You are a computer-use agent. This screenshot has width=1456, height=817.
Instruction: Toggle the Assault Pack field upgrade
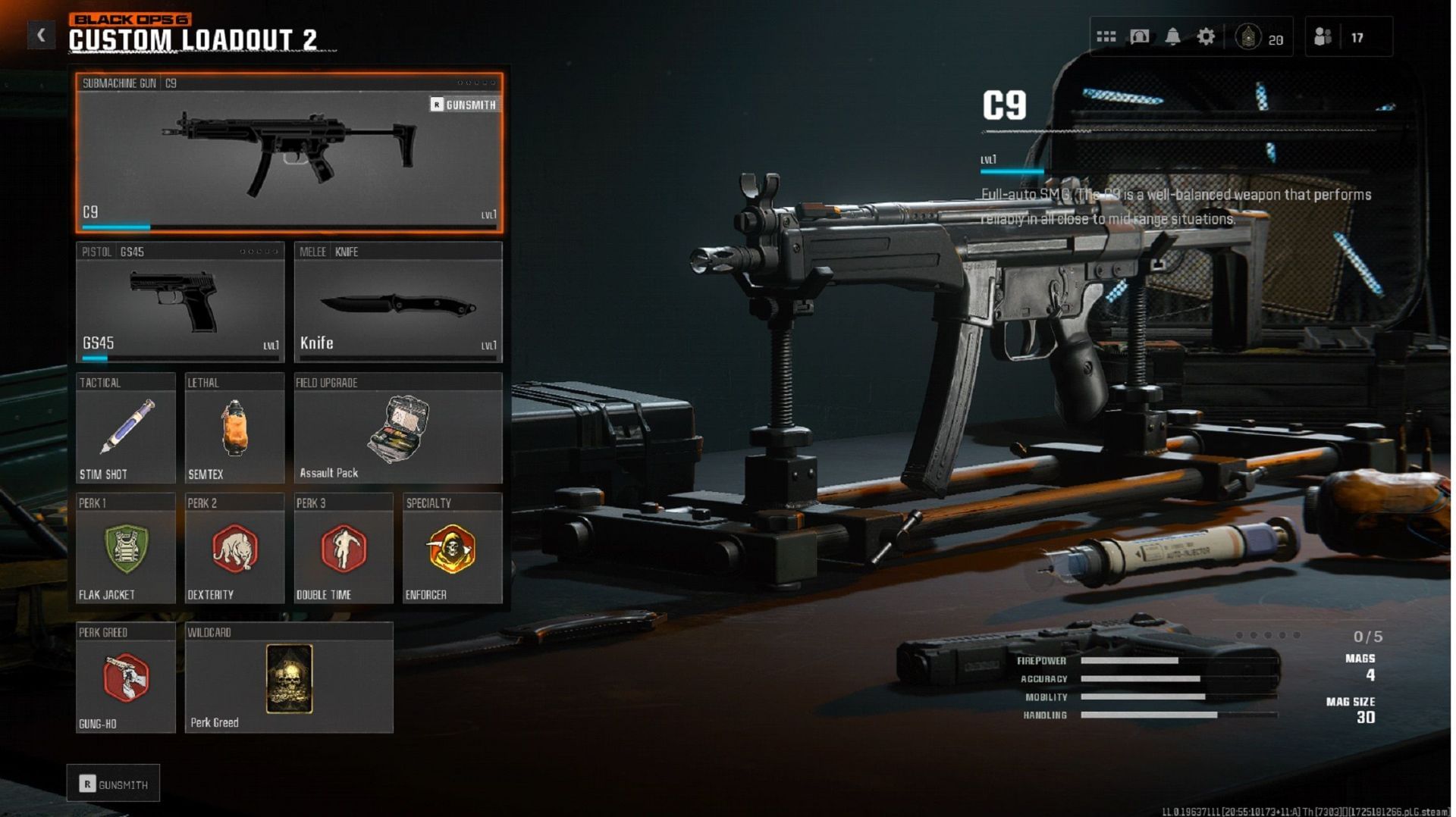(397, 432)
